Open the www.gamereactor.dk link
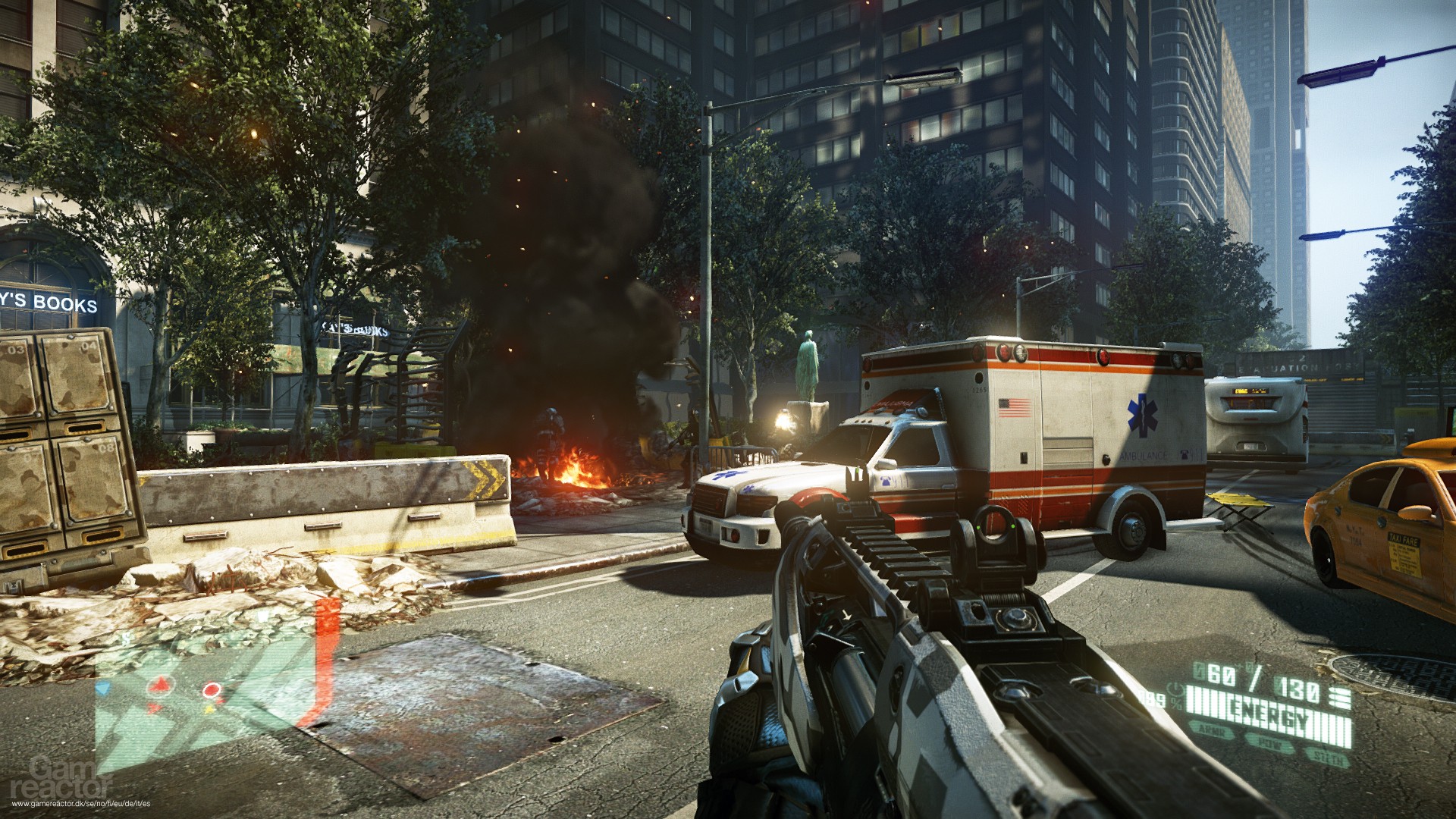1456x819 pixels. tap(81, 803)
